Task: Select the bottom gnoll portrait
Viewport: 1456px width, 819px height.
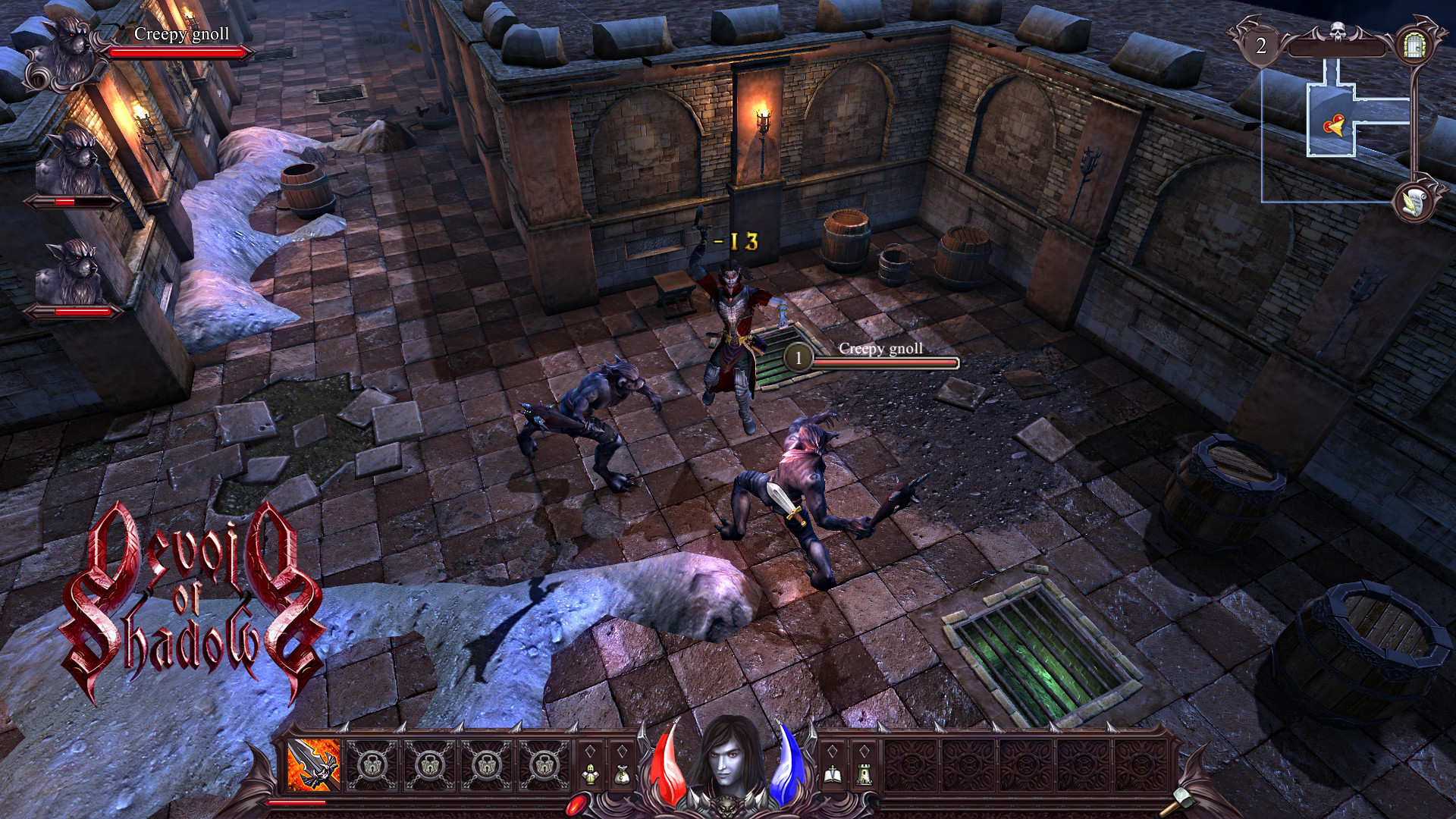Action: click(74, 271)
